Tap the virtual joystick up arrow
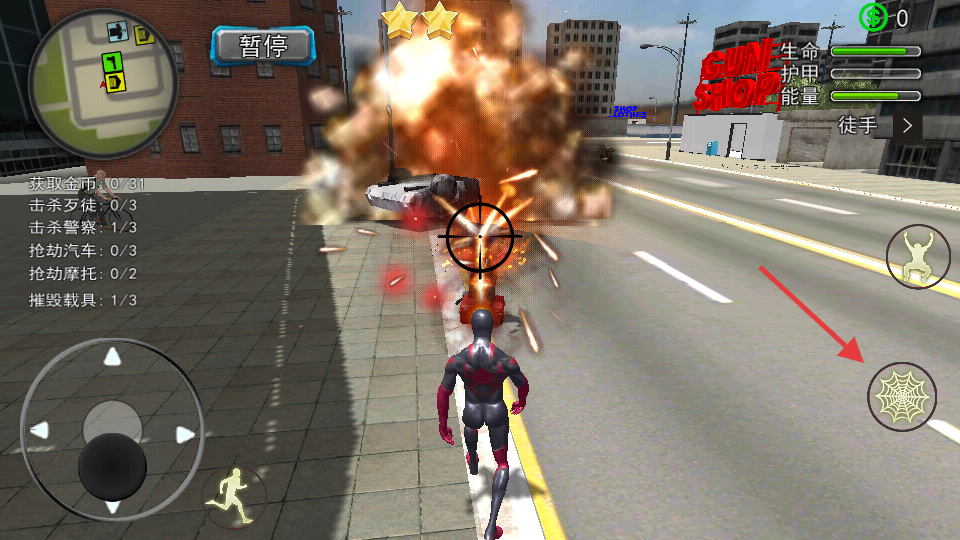 [113, 356]
